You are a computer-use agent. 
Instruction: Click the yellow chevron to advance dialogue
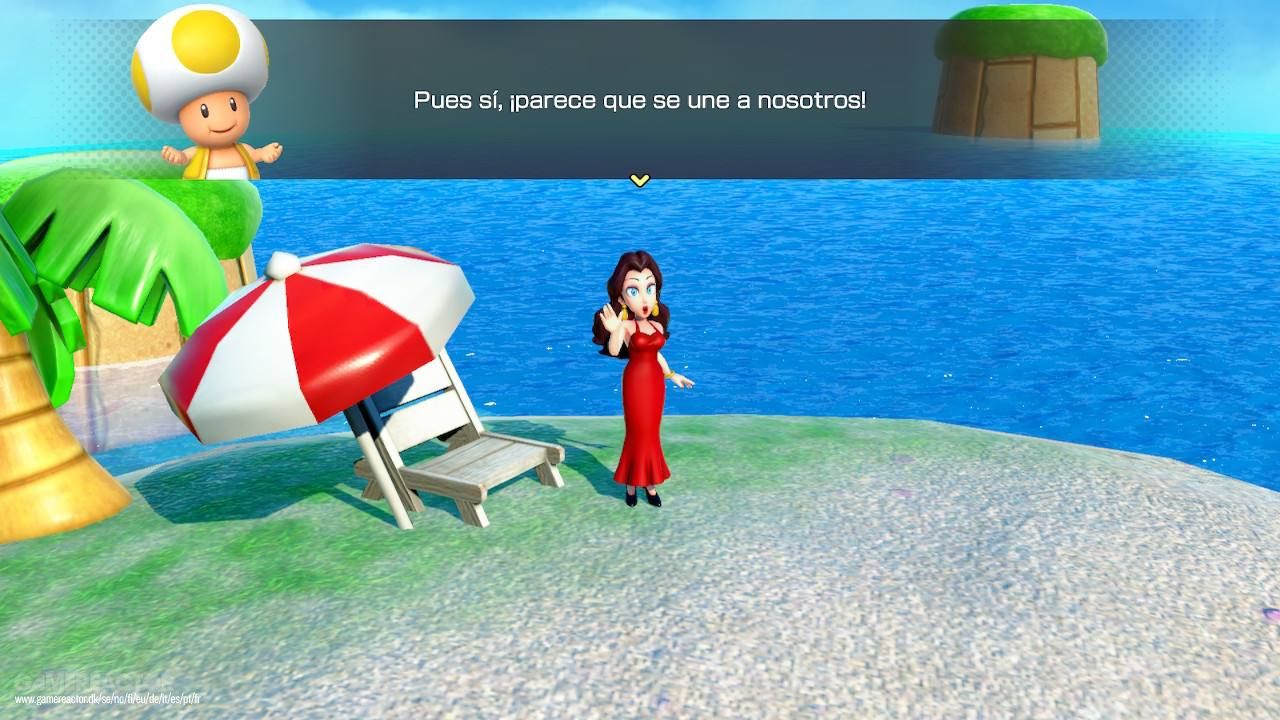[x=640, y=181]
